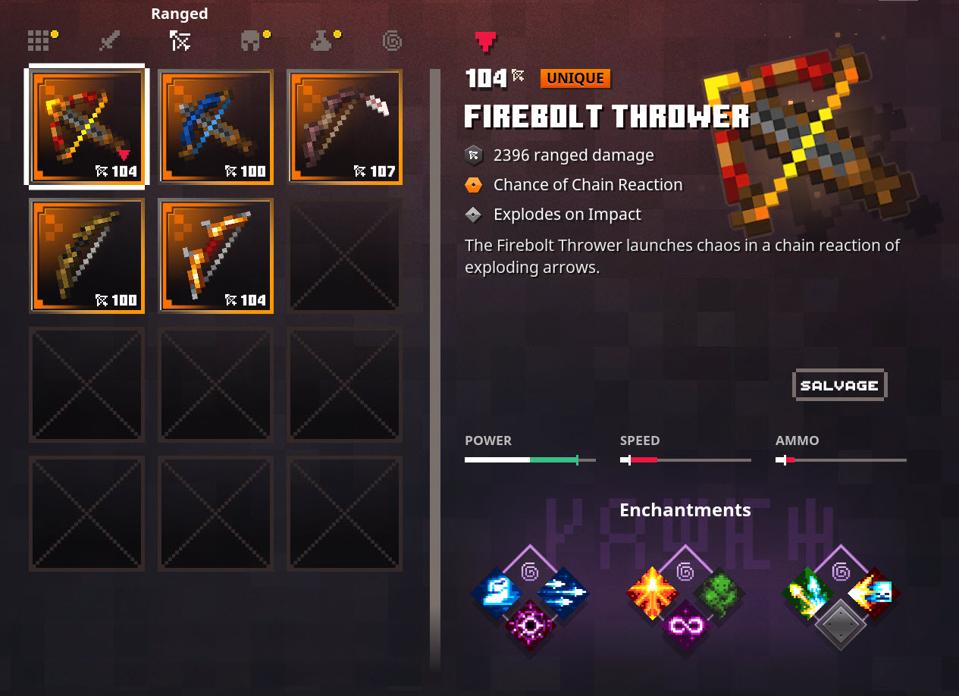This screenshot has height=696, width=959.
Task: Show all items with the grid tab
Action: [x=39, y=40]
